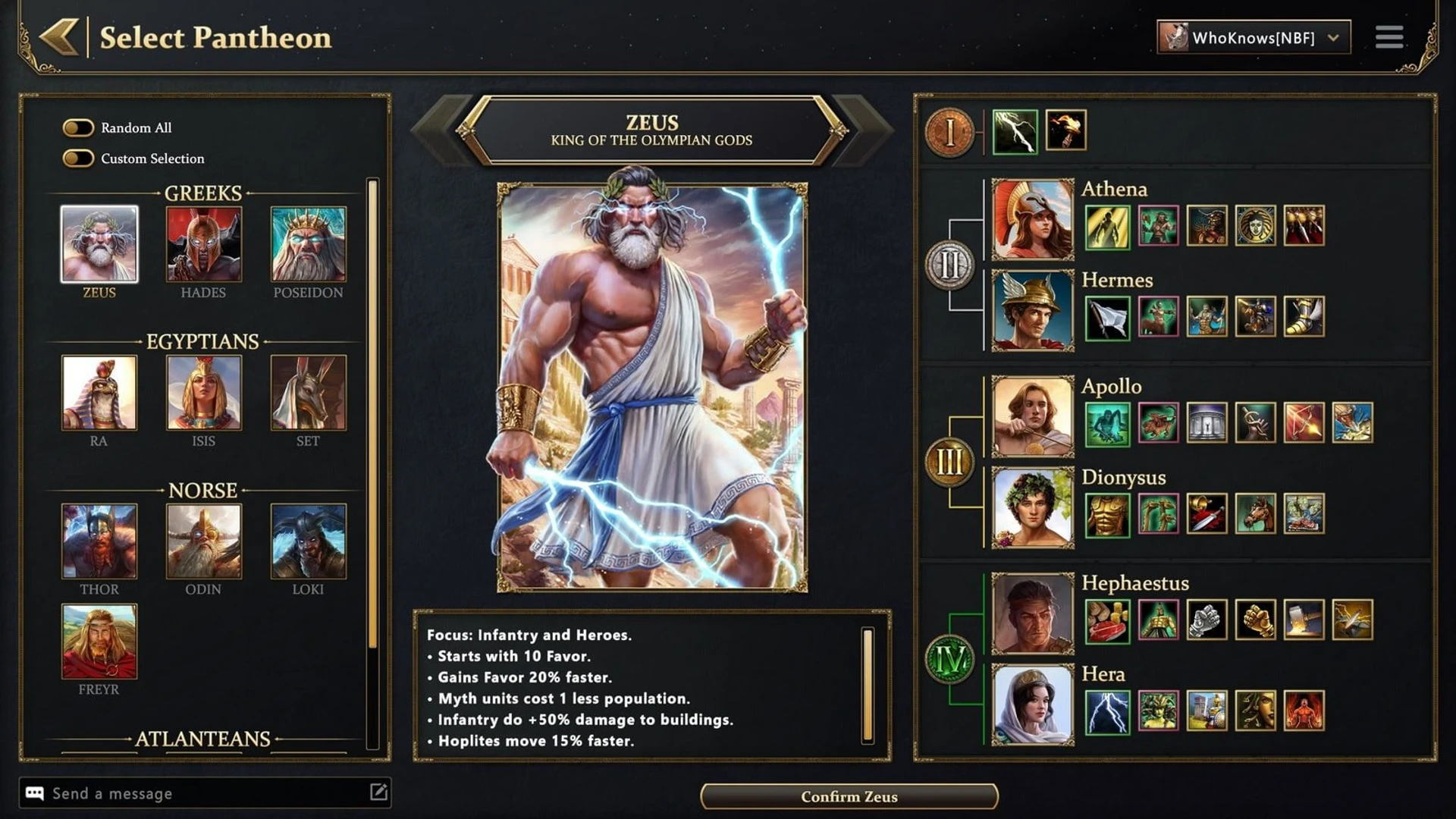This screenshot has width=1456, height=819.
Task: Click the back arrow next to Select Pantheon
Action: point(59,36)
